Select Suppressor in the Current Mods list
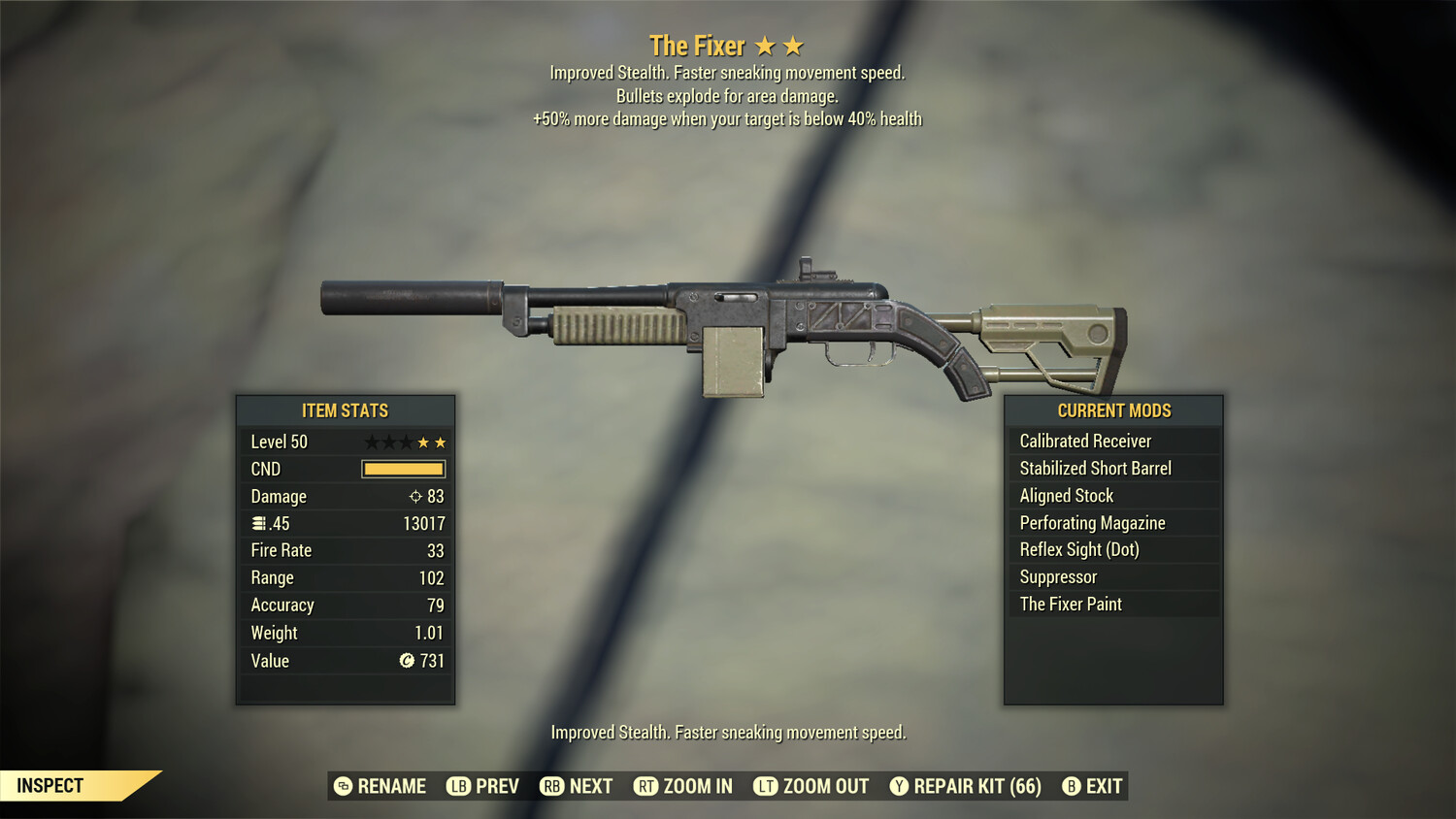The image size is (1456, 819). coord(1057,576)
